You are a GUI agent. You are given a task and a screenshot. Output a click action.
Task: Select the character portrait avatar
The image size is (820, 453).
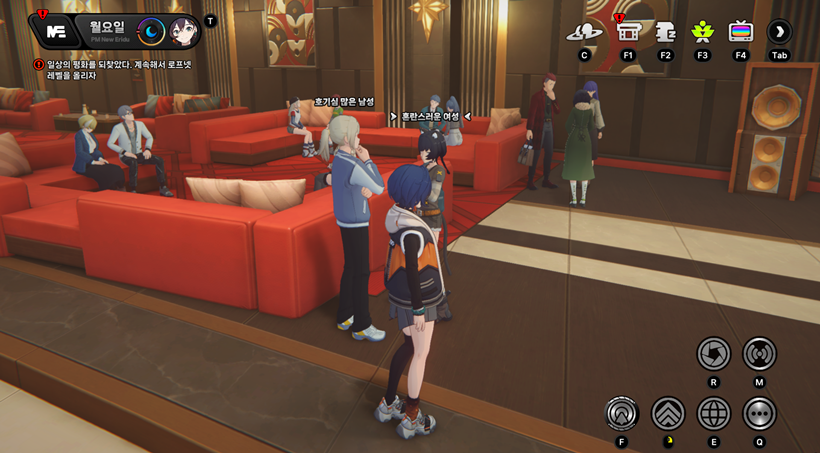pyautogui.click(x=183, y=32)
